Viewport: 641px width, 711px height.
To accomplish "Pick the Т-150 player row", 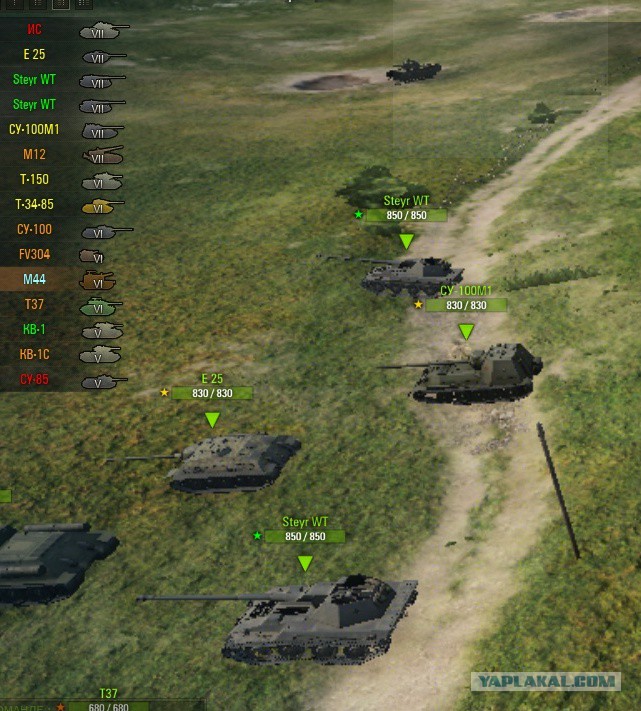I will pos(35,180).
